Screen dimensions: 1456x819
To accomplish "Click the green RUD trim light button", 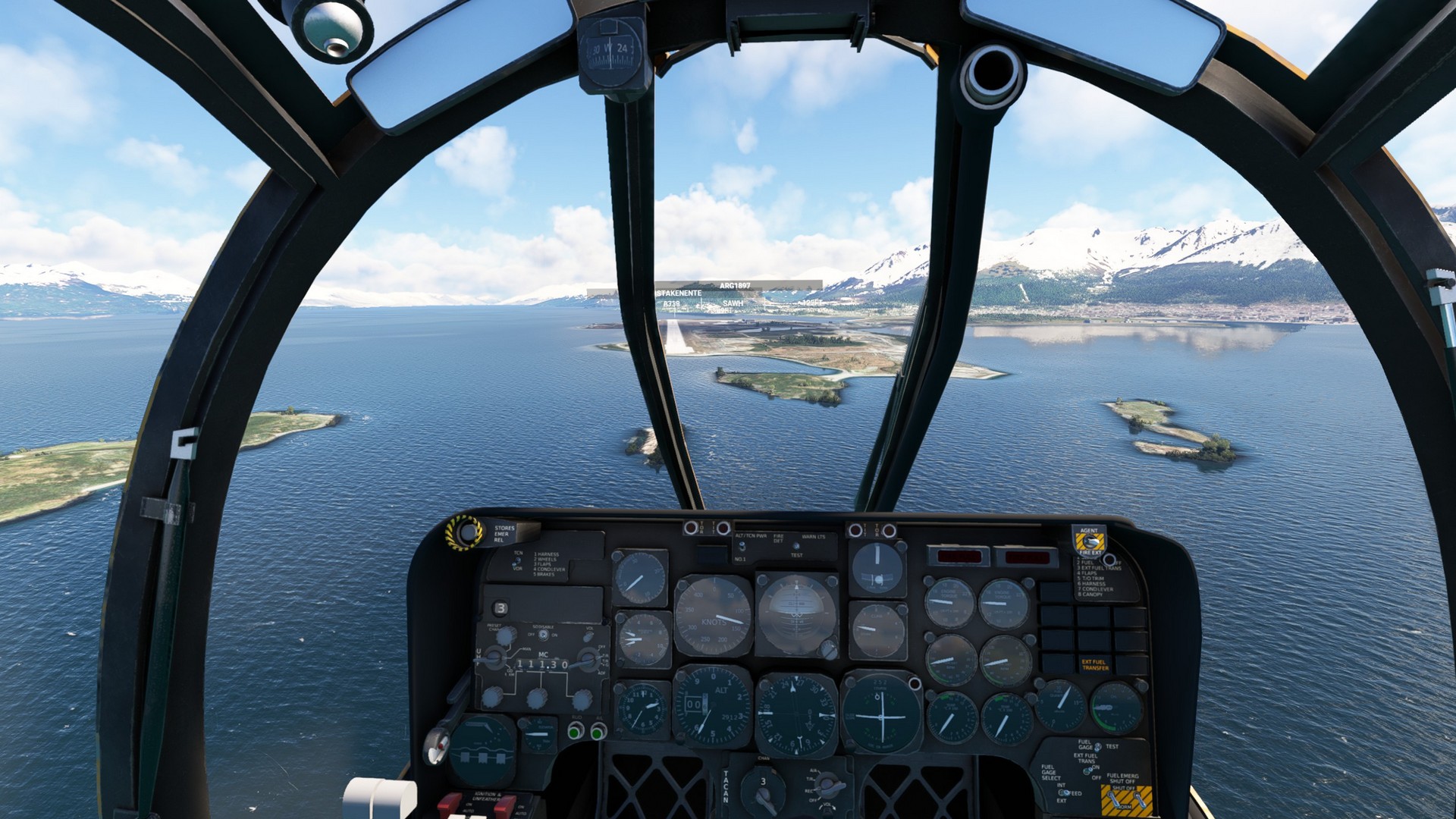I will [x=576, y=731].
